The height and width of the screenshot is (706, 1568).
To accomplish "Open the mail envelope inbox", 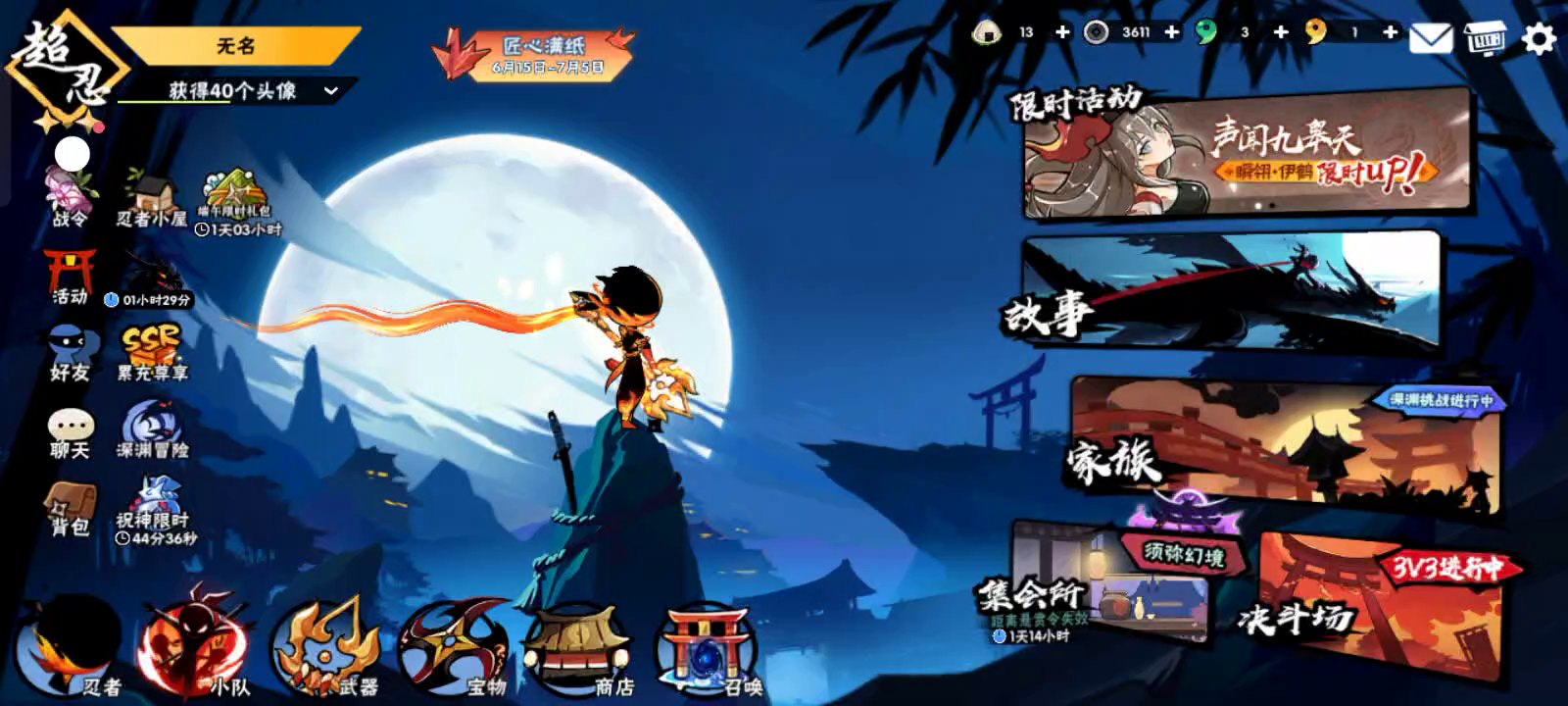I will coord(1430,38).
